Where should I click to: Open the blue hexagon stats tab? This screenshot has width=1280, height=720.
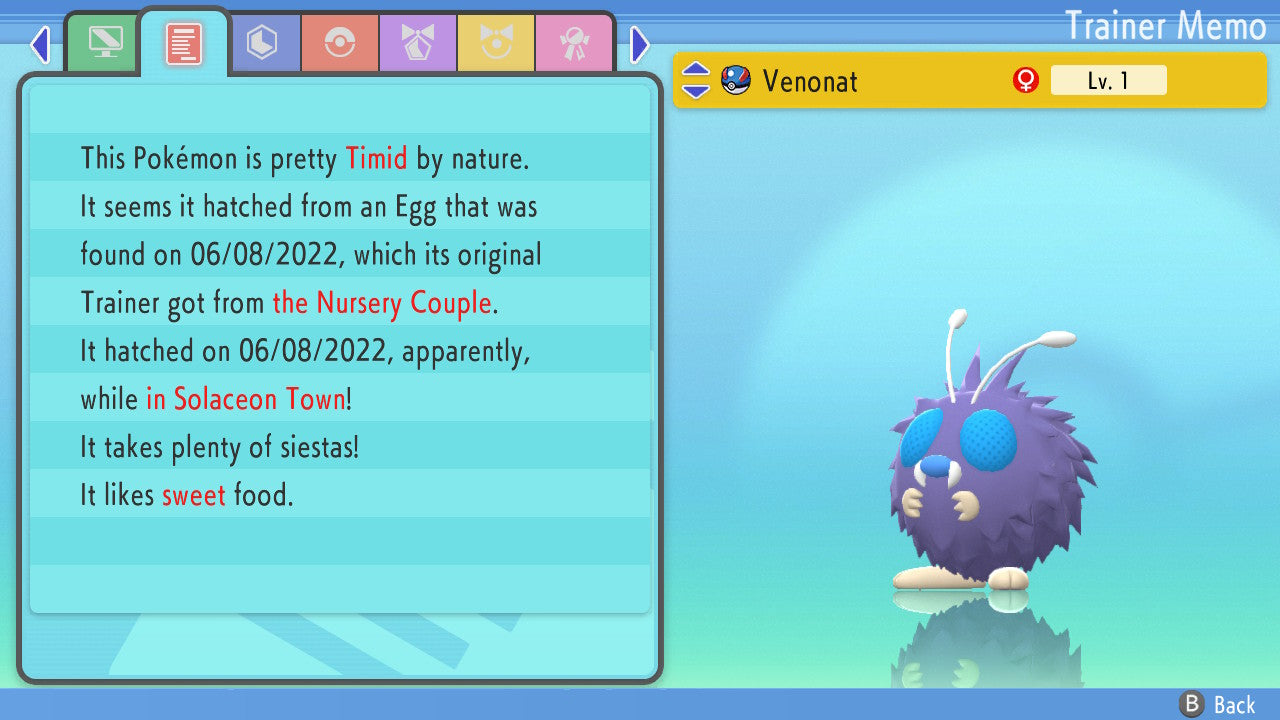(x=262, y=43)
